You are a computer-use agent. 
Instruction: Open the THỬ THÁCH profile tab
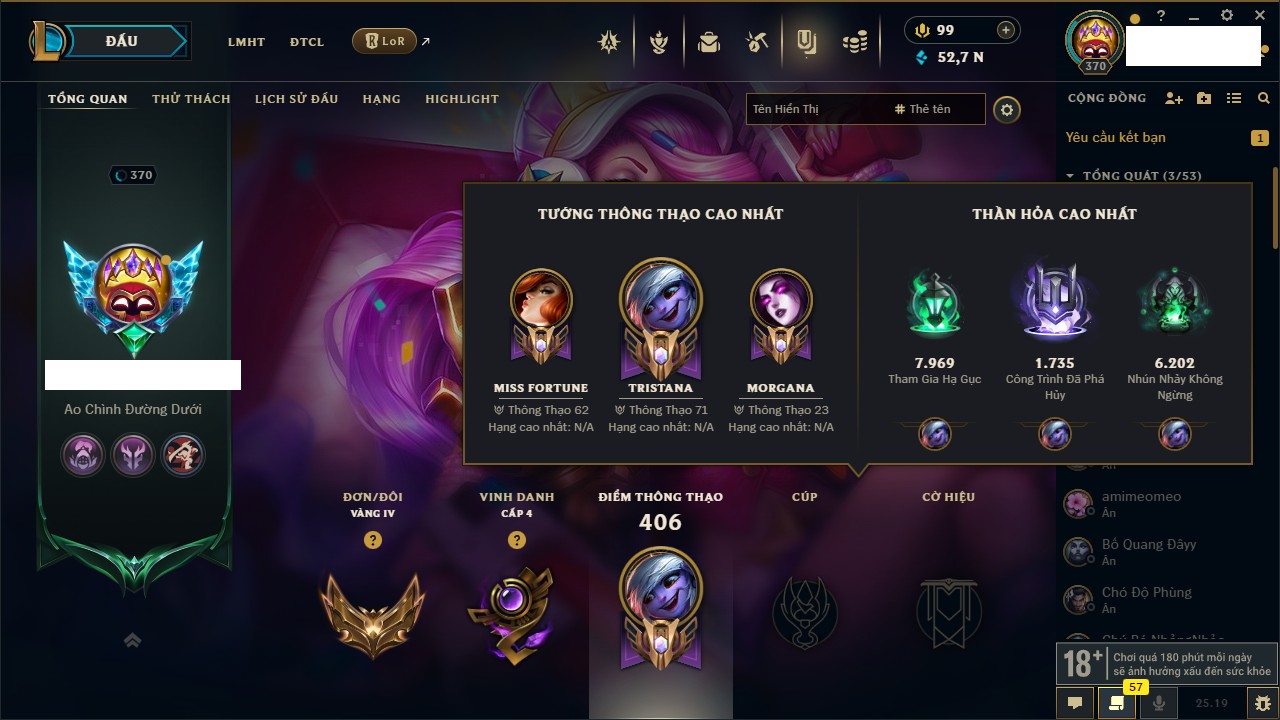tap(191, 99)
